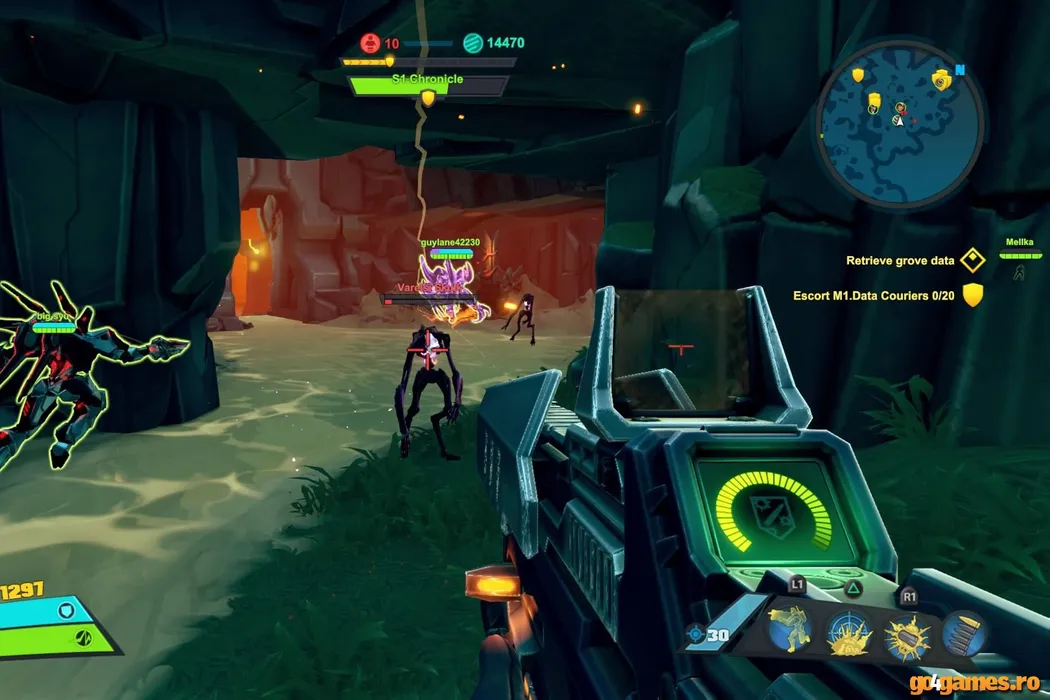This screenshot has width=1050, height=700.
Task: Trigger the crosshair explosion ability icon
Action: coord(849,634)
